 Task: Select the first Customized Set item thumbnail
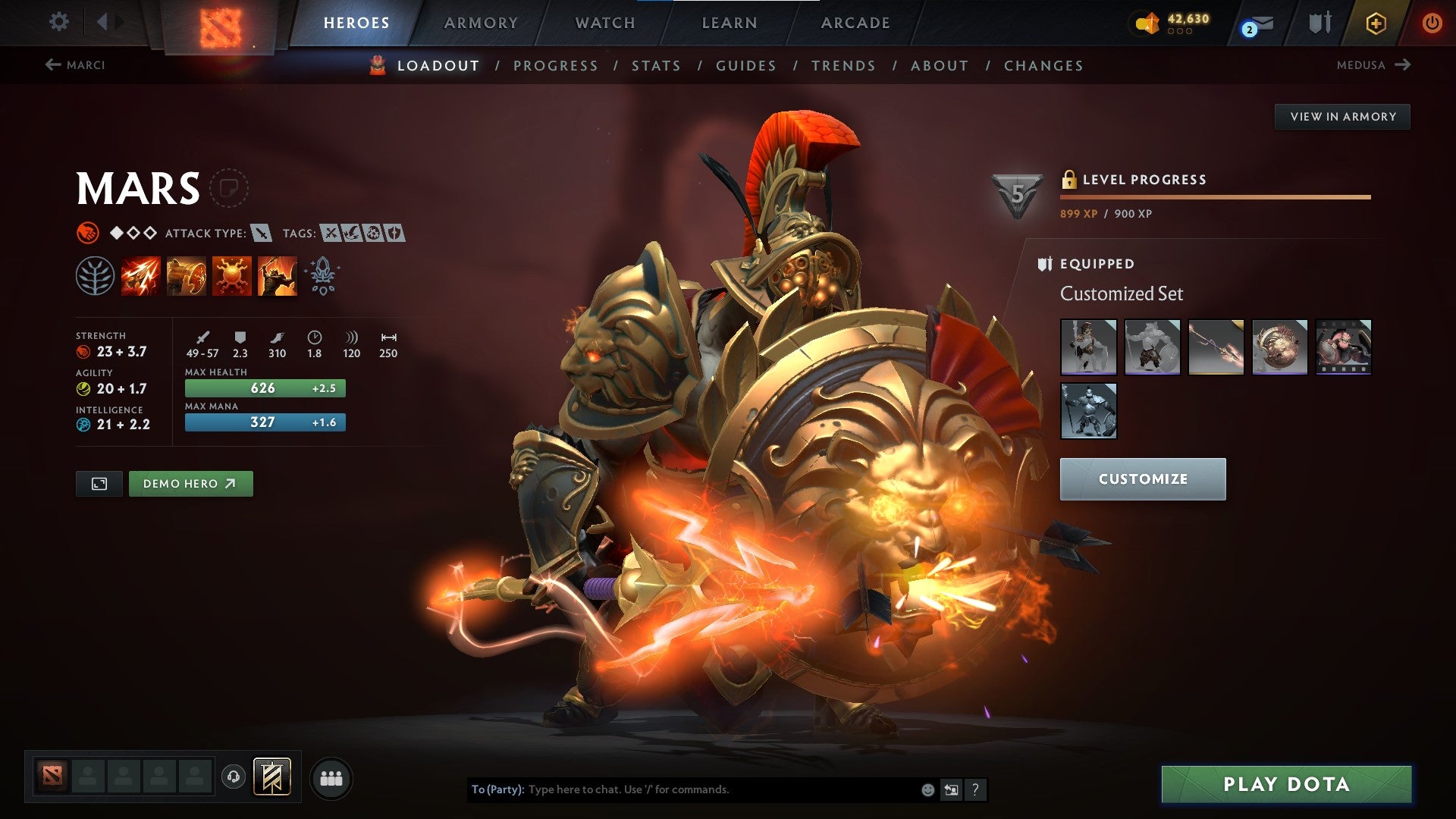(x=1090, y=349)
